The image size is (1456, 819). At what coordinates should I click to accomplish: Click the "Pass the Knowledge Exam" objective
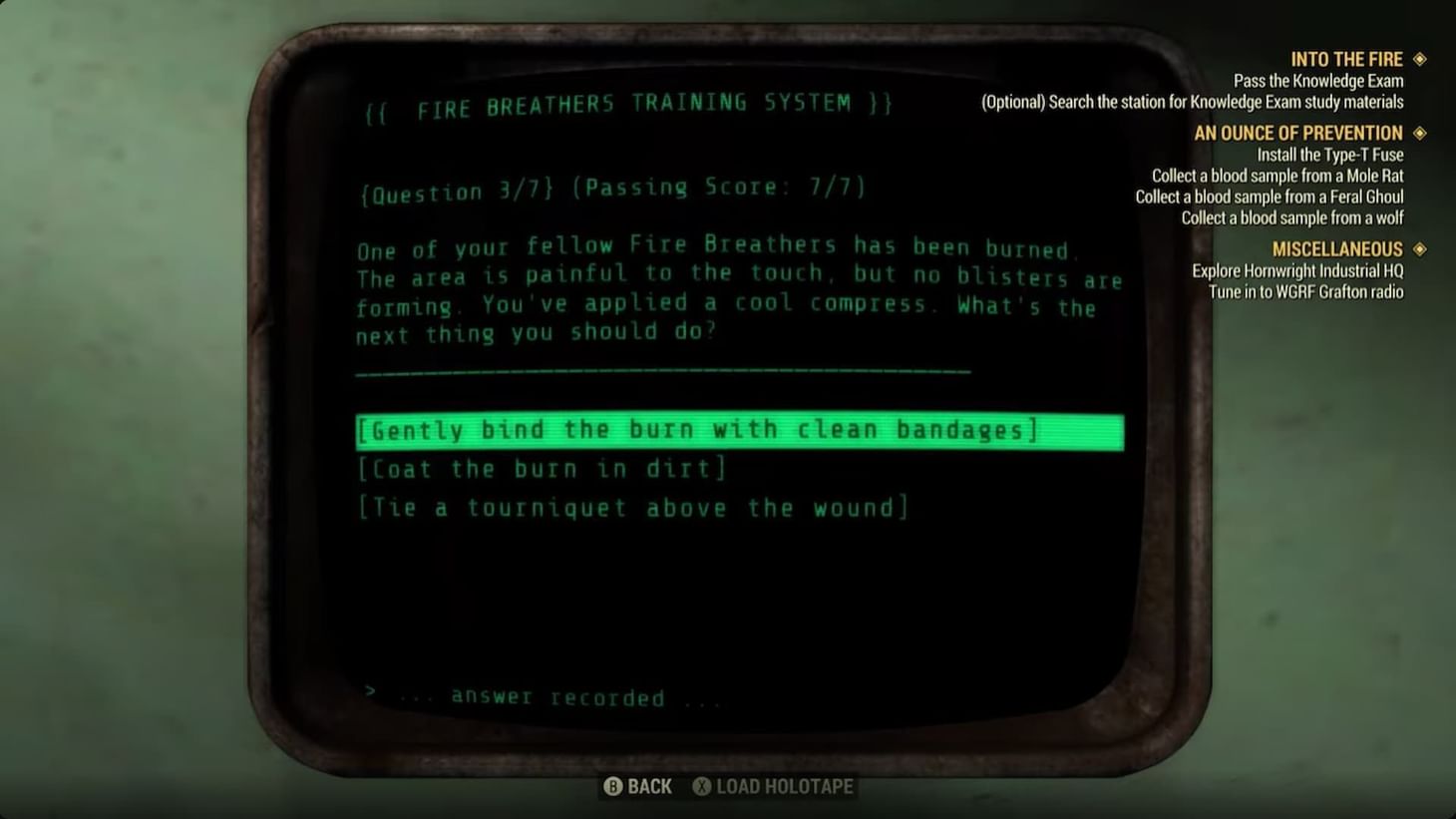click(x=1318, y=81)
